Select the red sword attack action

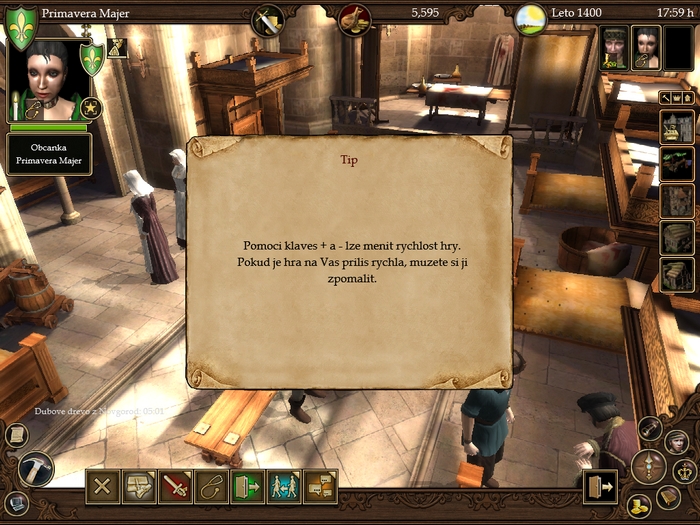coord(175,487)
